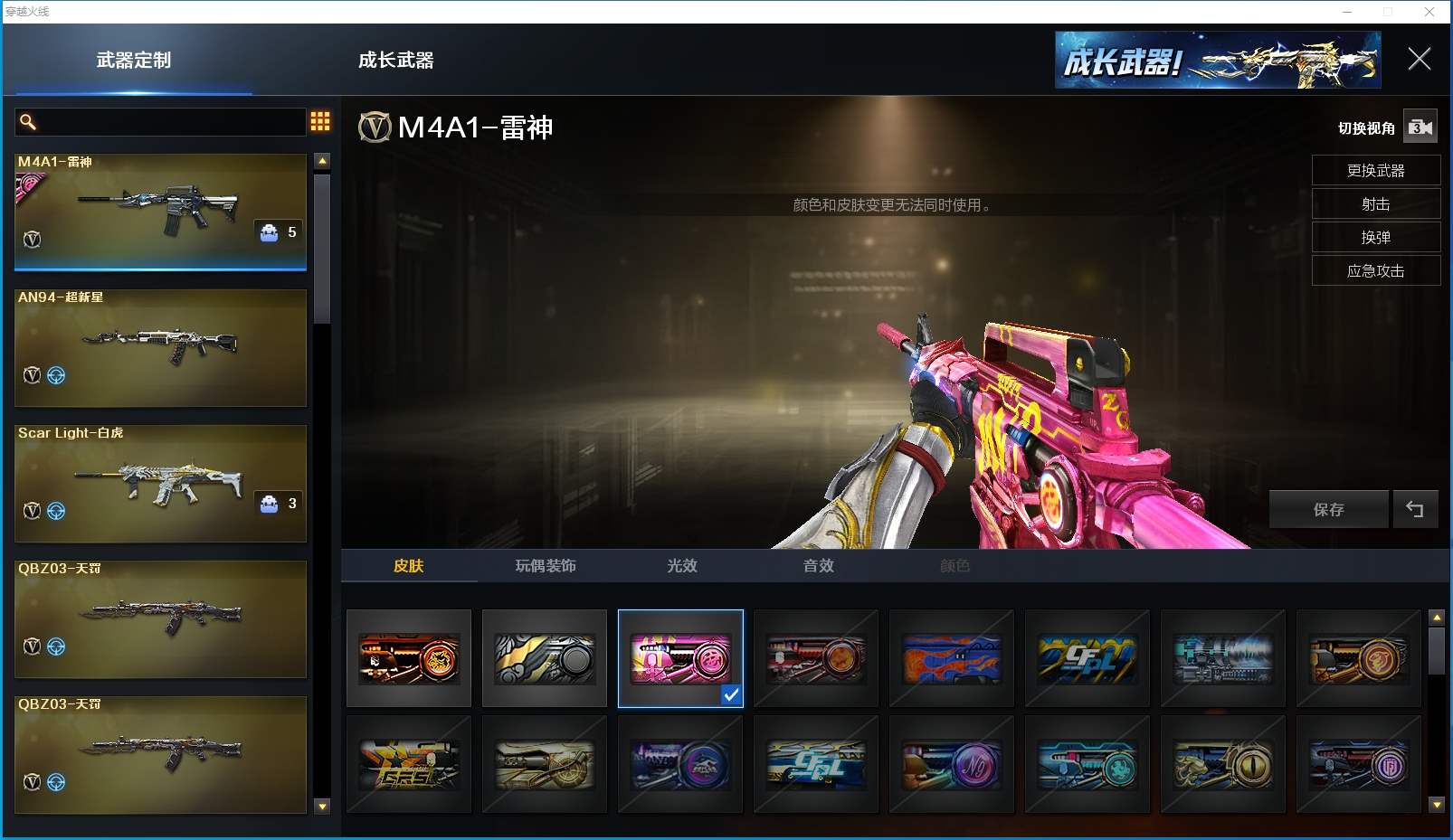Click the 应急攻击 button
Screen dimensions: 1453x840
(x=1375, y=271)
